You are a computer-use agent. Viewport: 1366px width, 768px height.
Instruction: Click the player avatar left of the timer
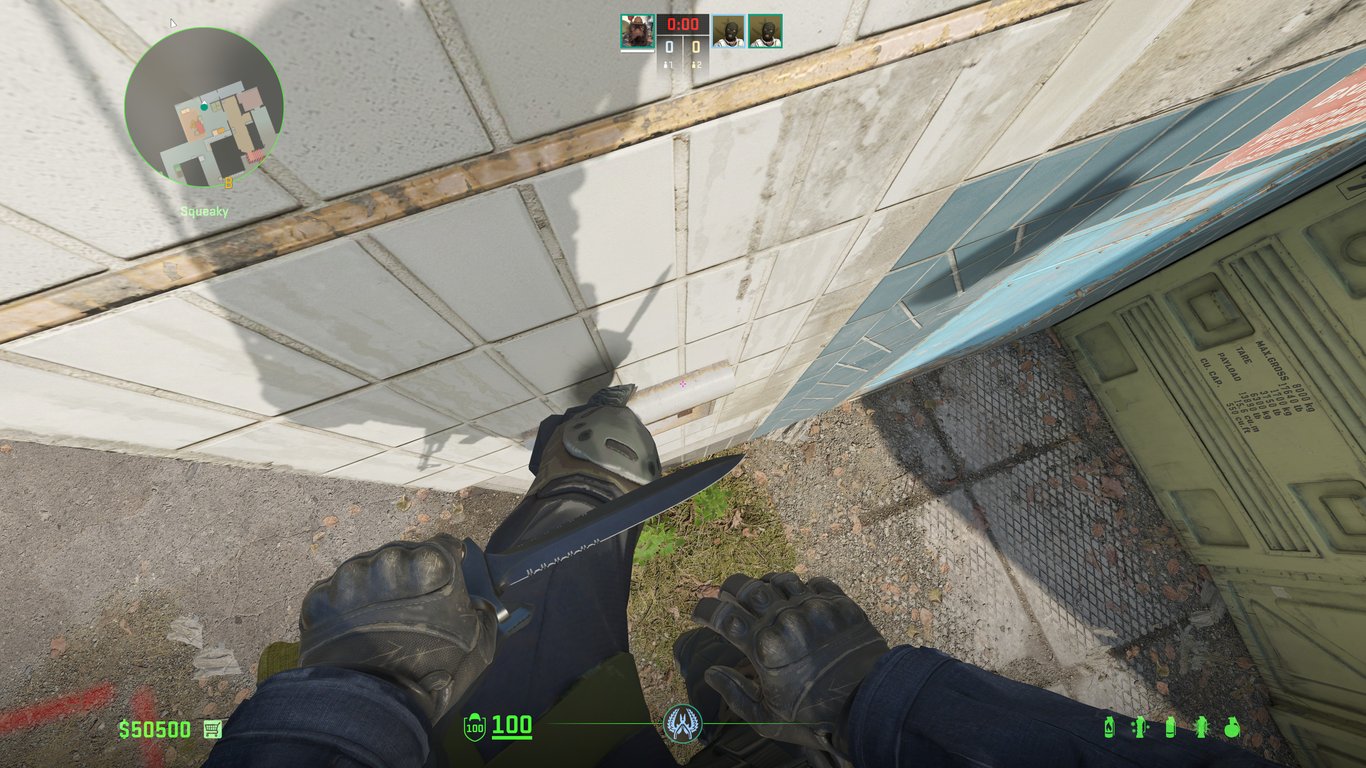[637, 31]
